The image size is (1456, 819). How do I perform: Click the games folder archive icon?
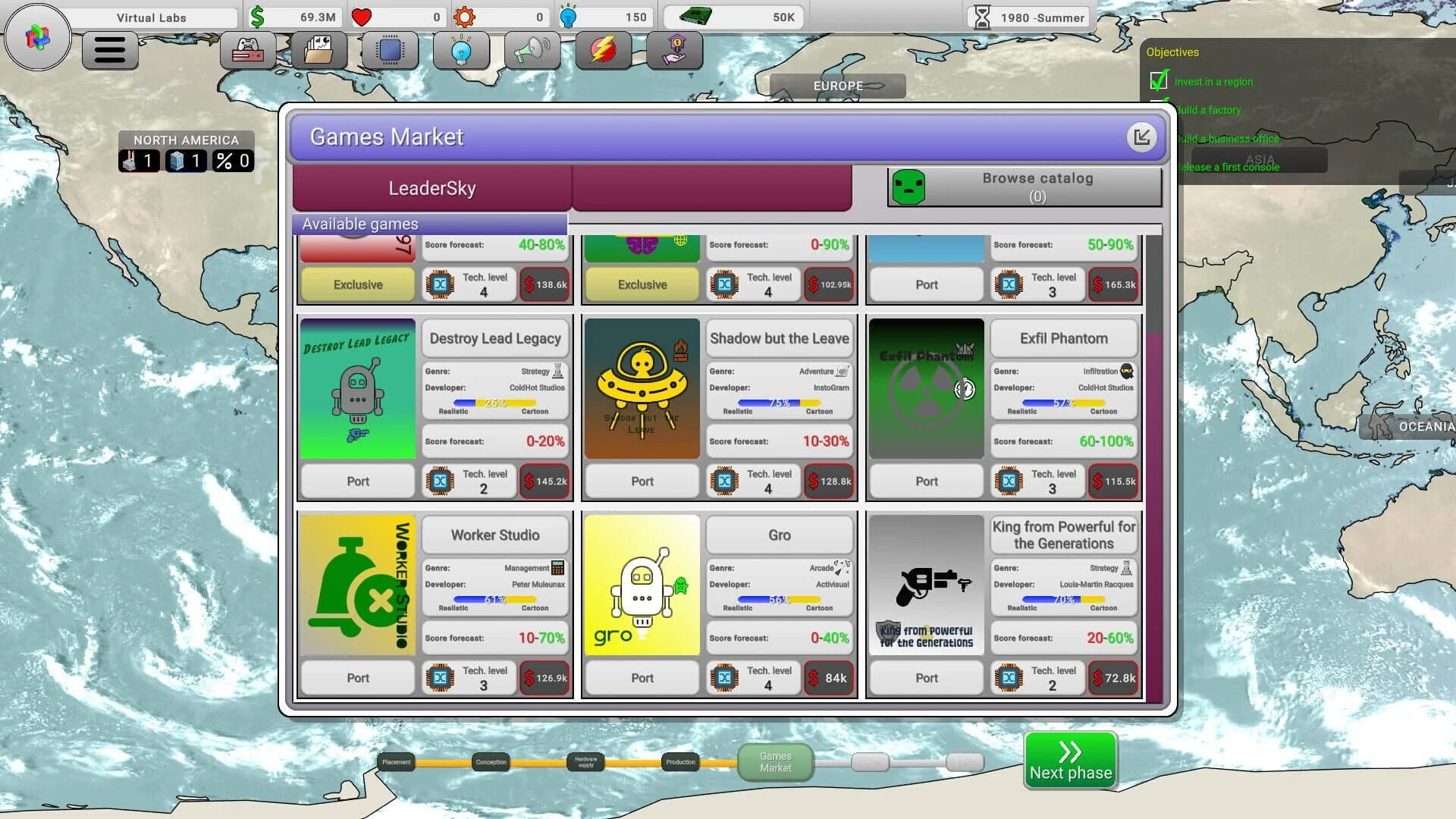tap(320, 50)
